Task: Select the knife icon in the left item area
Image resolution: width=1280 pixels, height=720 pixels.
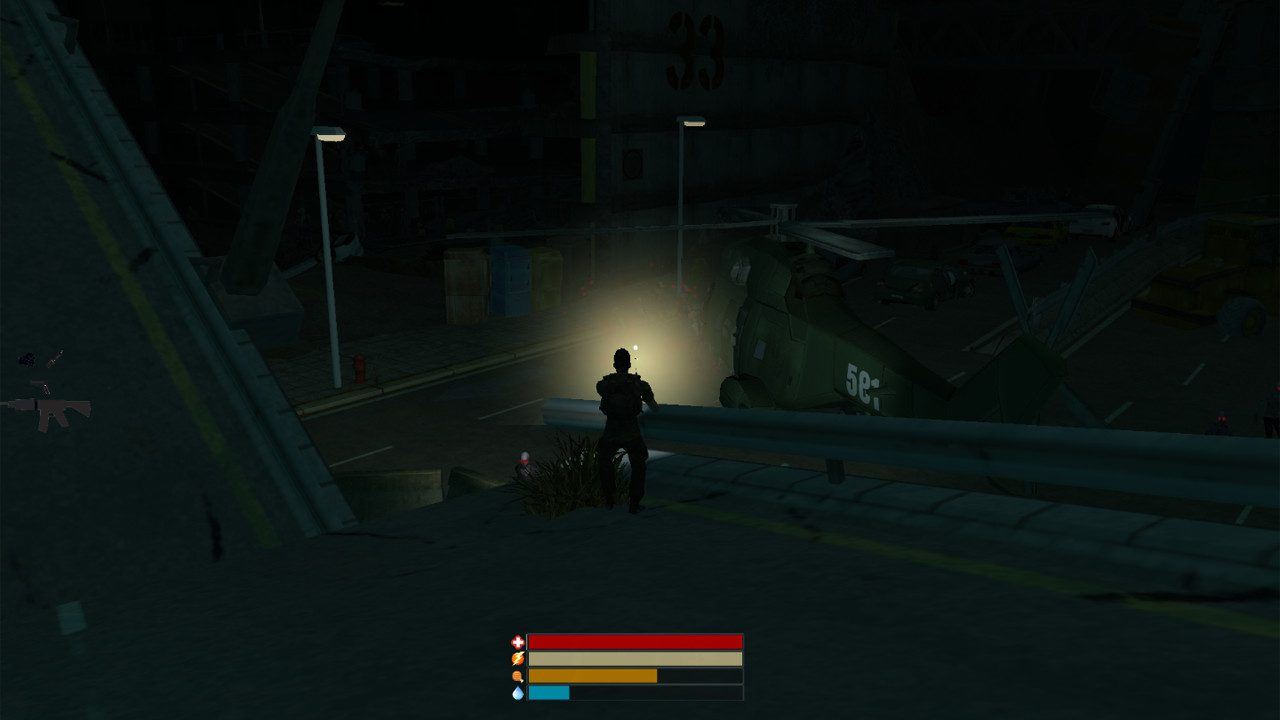Action: pos(55,357)
